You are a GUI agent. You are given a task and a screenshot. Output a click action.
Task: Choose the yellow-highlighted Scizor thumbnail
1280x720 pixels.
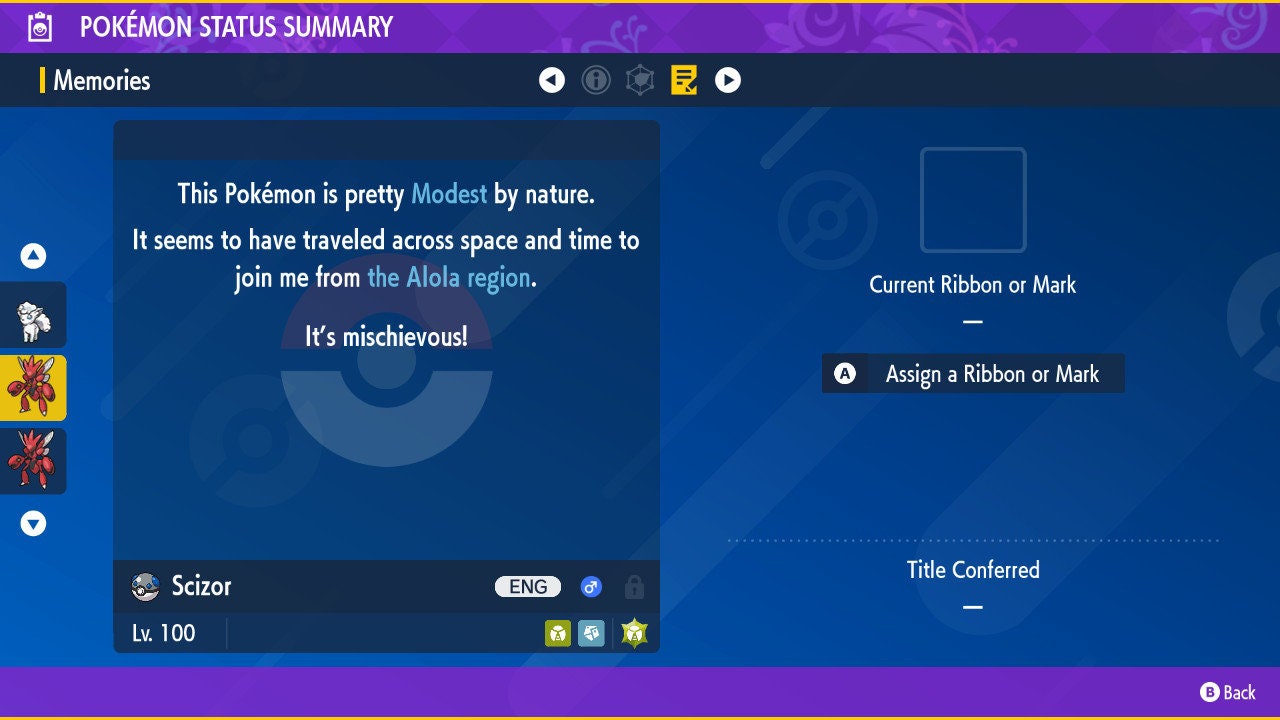tap(33, 388)
